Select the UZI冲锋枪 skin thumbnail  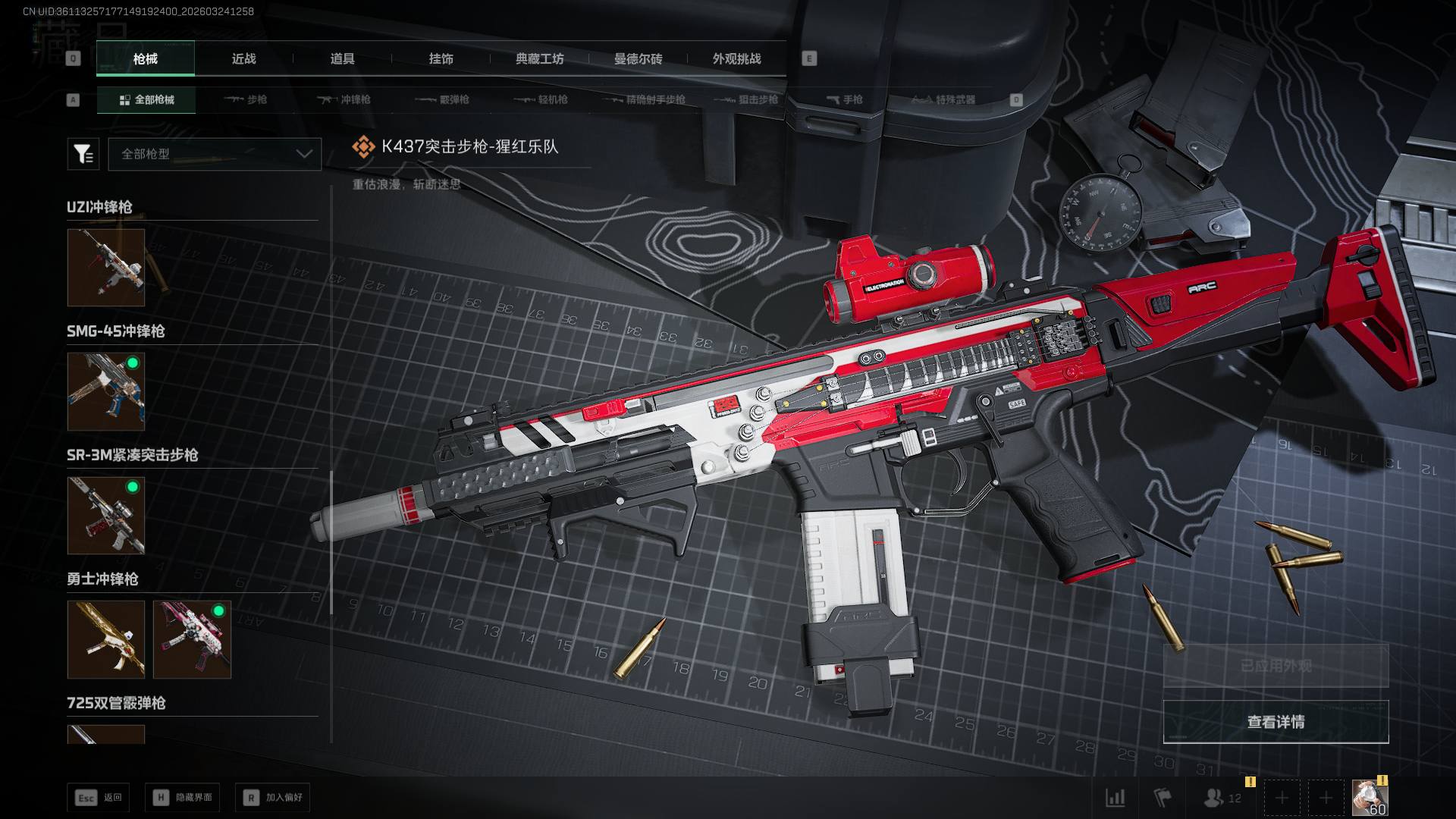pos(106,268)
